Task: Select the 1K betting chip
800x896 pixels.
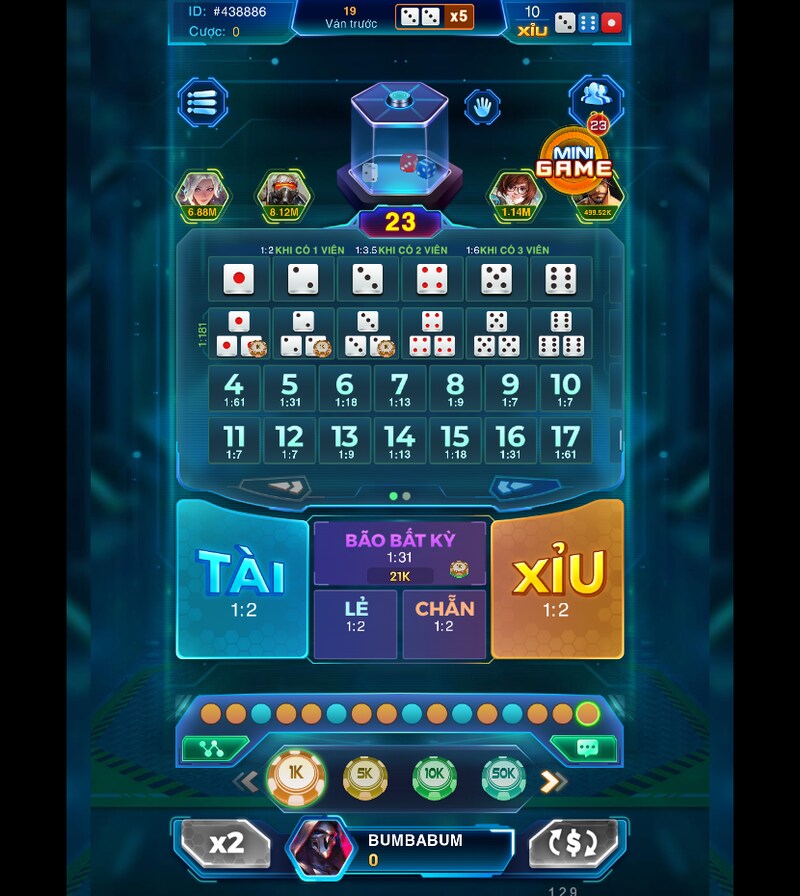Action: [296, 774]
